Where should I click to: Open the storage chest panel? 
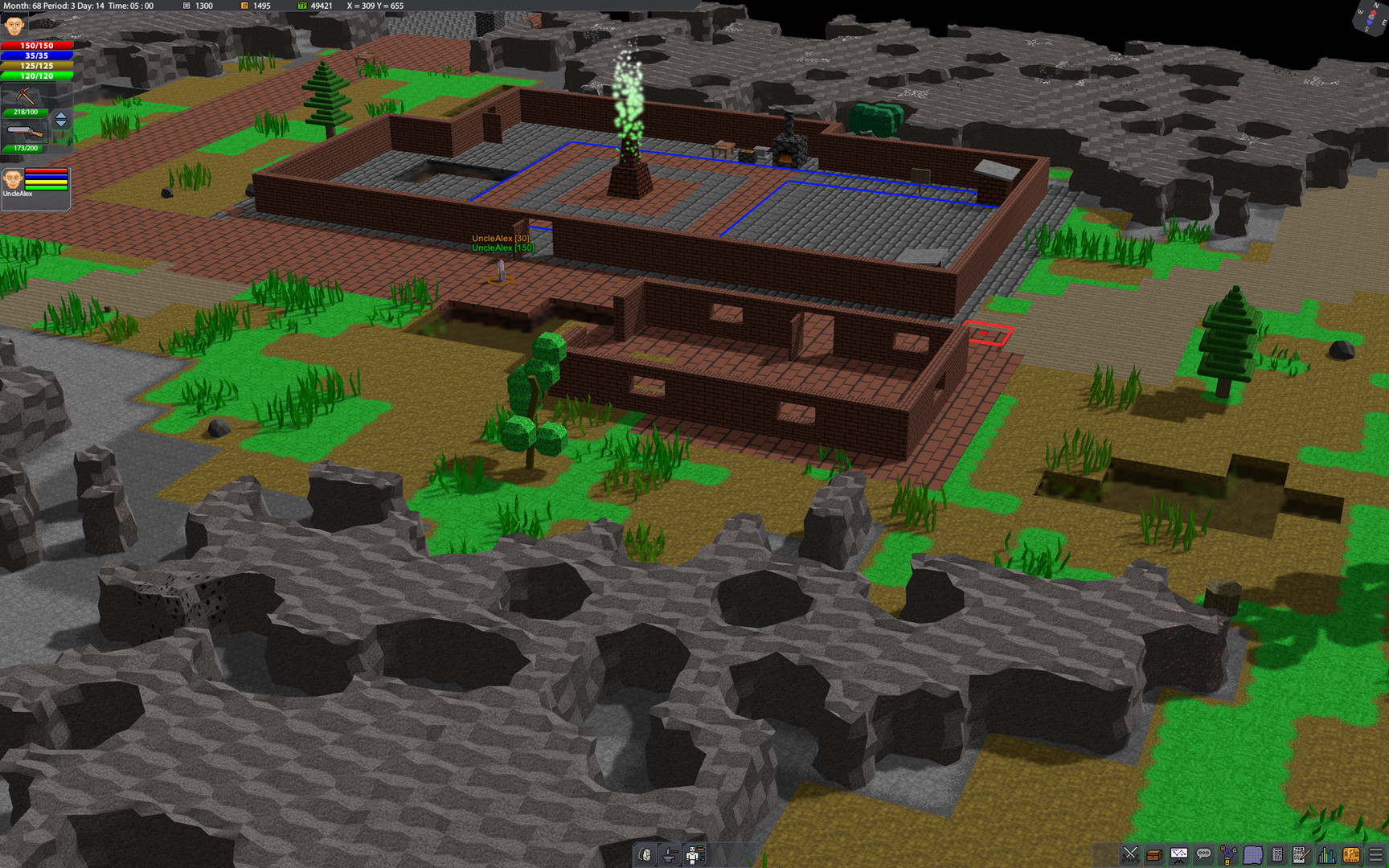pyautogui.click(x=1153, y=854)
